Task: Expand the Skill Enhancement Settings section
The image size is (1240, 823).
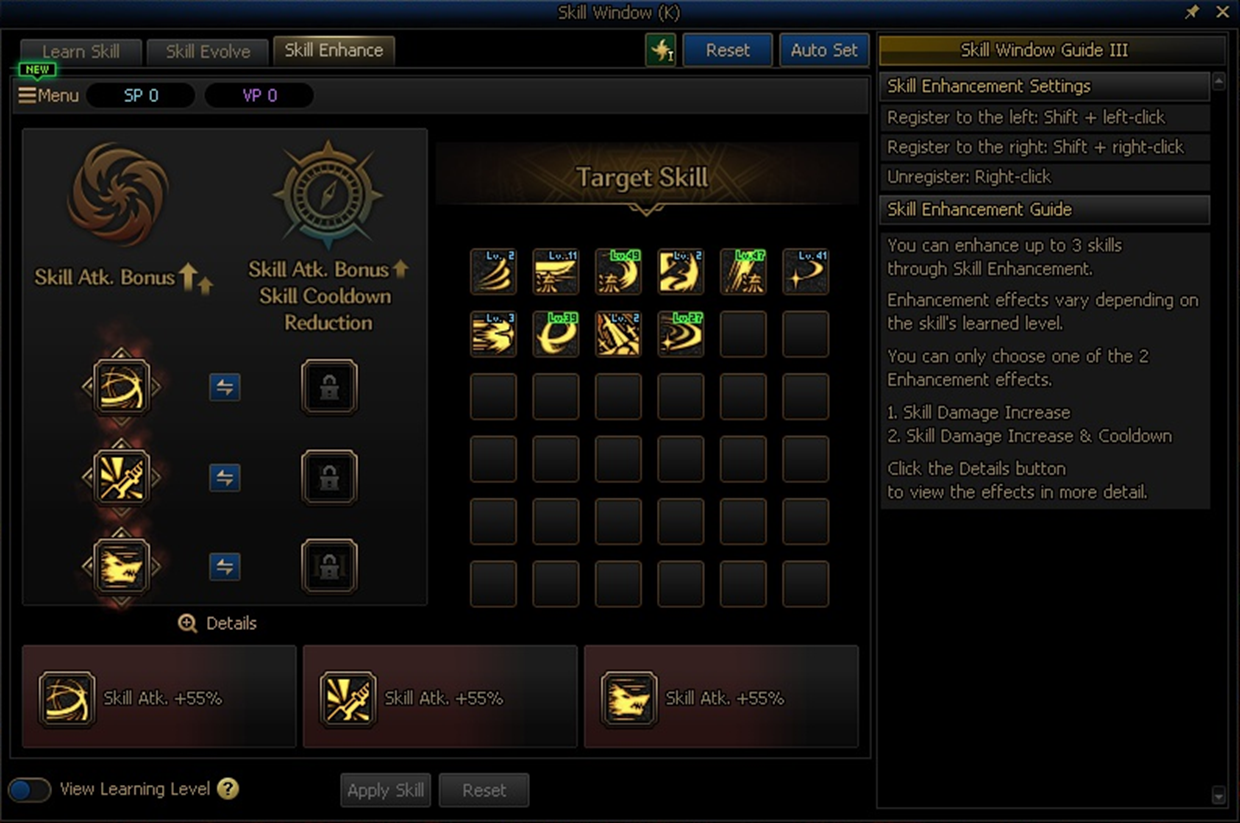Action: pyautogui.click(x=1044, y=86)
